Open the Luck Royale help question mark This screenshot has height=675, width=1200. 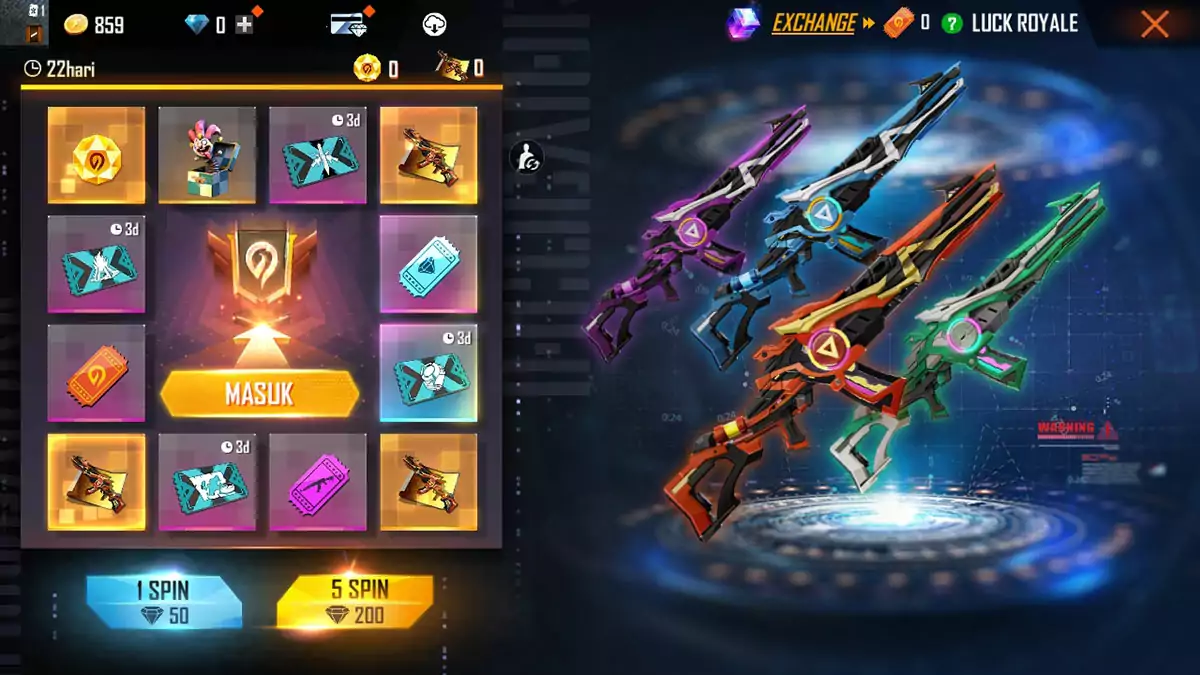point(951,24)
